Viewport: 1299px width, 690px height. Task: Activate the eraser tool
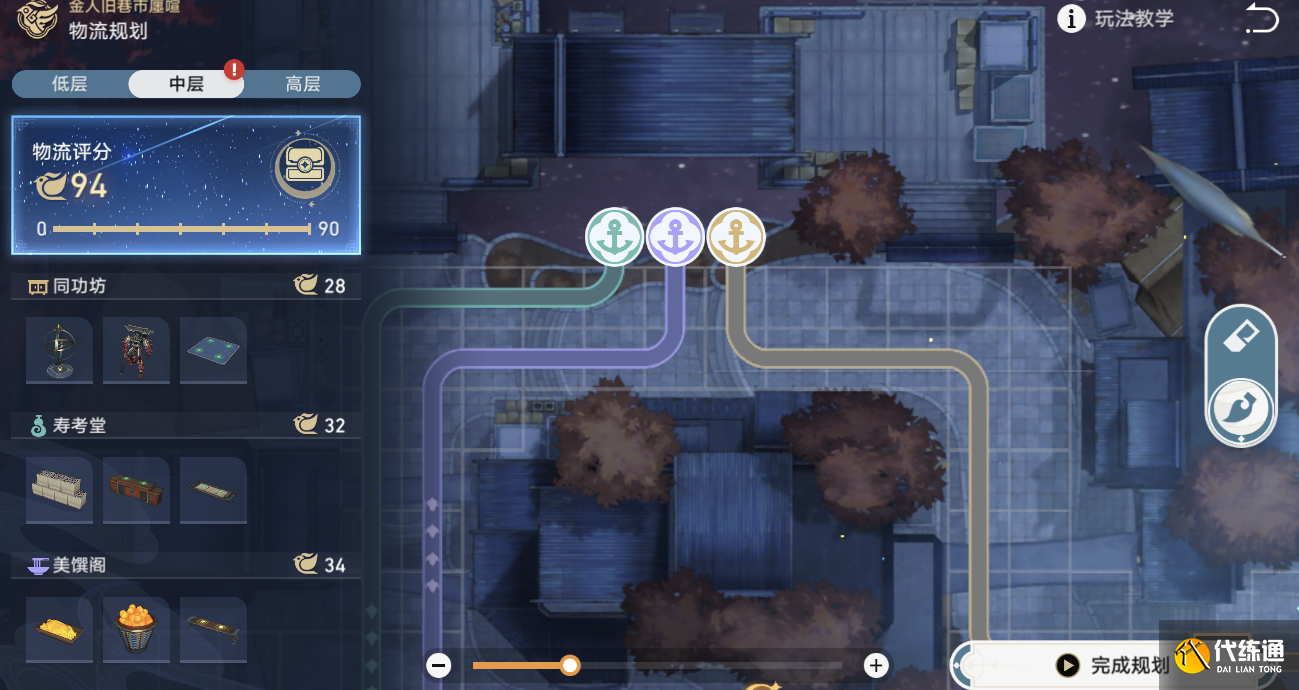point(1241,339)
